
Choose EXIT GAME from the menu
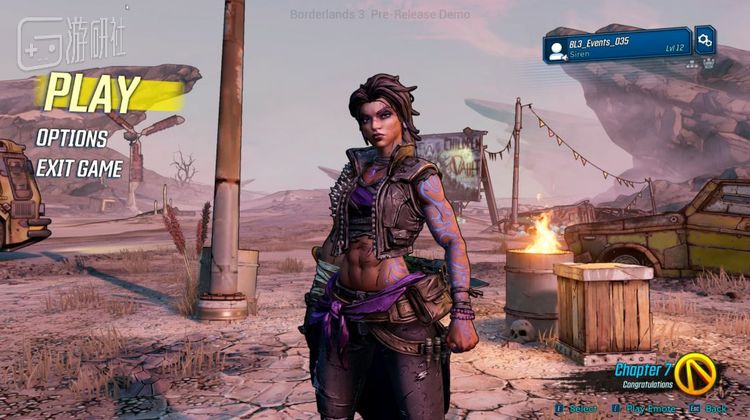pos(80,168)
